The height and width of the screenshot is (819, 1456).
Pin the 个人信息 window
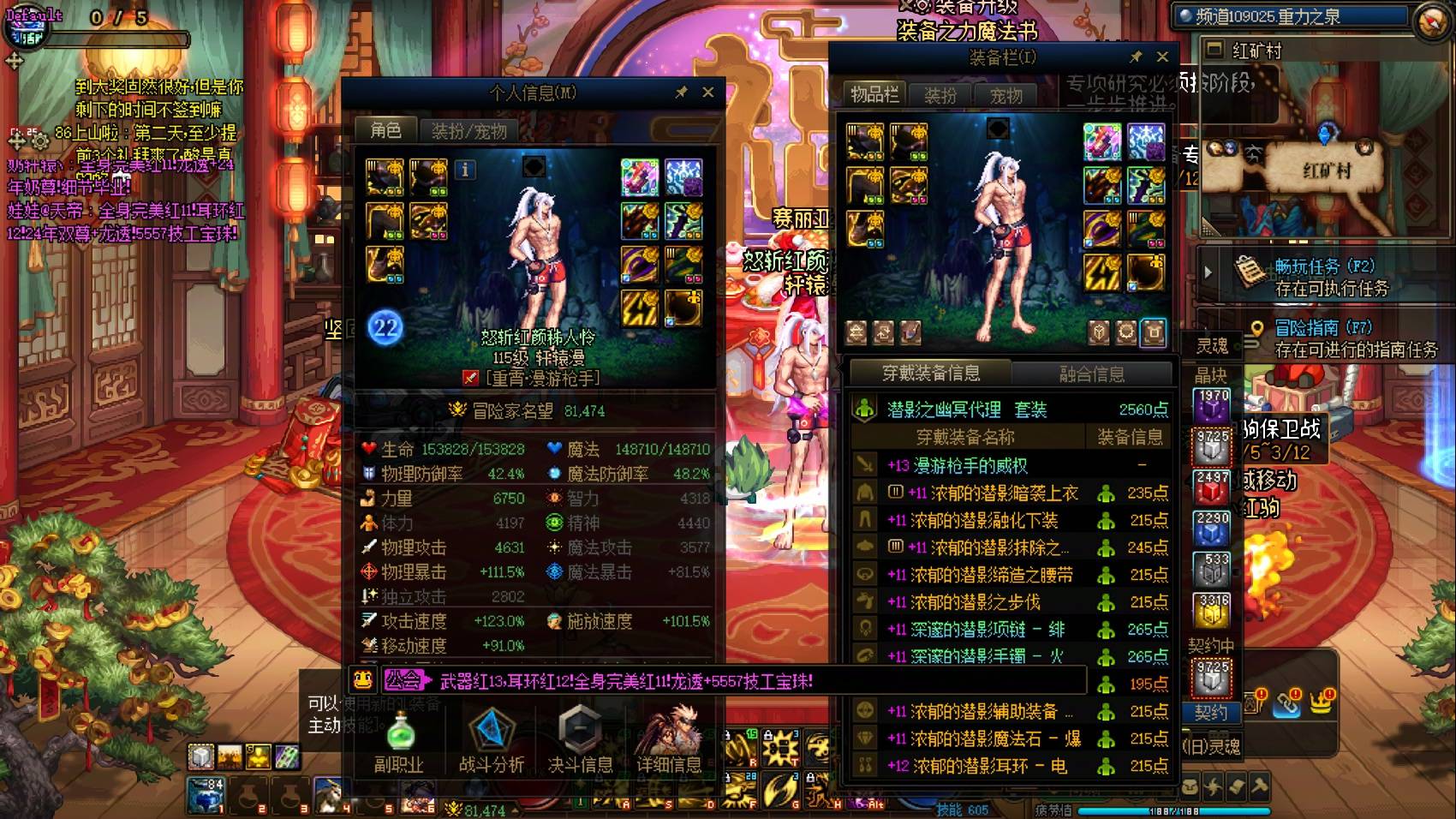point(683,92)
